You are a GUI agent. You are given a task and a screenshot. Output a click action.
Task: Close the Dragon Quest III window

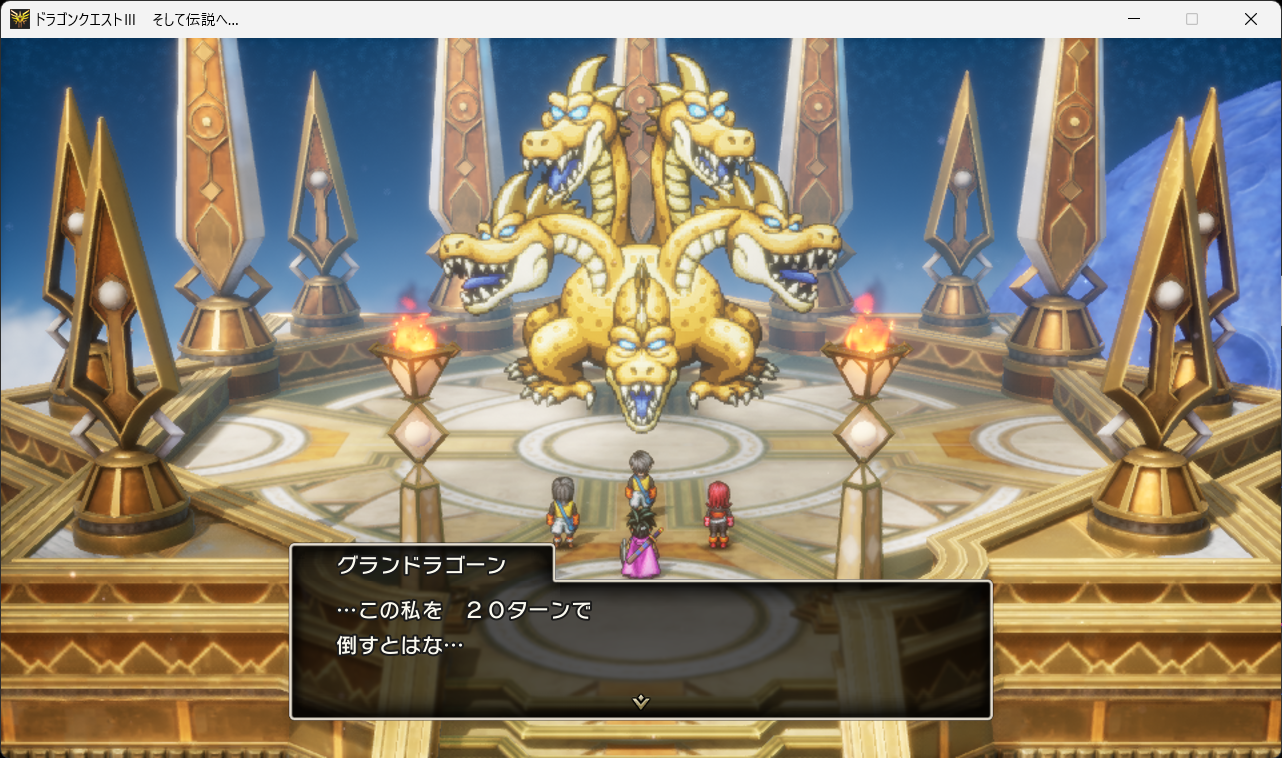pyautogui.click(x=1250, y=18)
